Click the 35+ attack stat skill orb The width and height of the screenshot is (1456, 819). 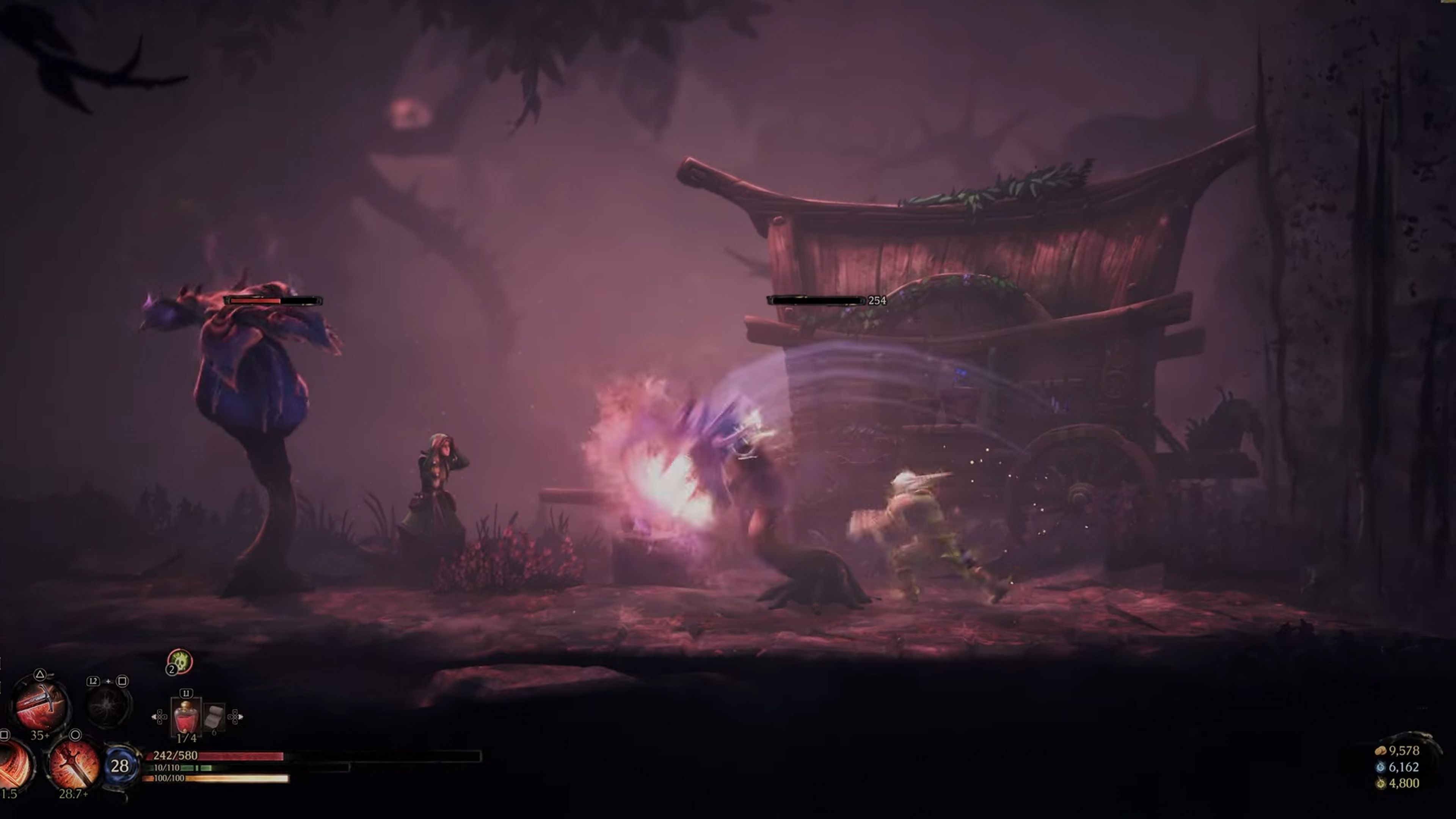point(41,735)
